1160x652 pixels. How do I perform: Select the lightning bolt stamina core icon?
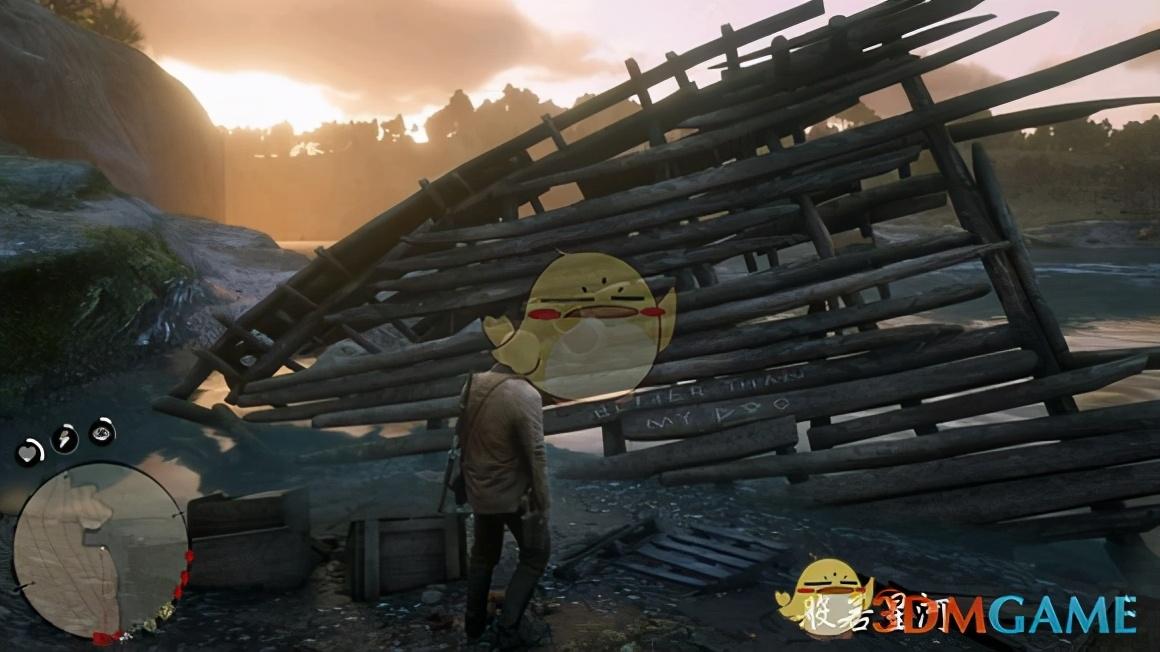[65, 438]
